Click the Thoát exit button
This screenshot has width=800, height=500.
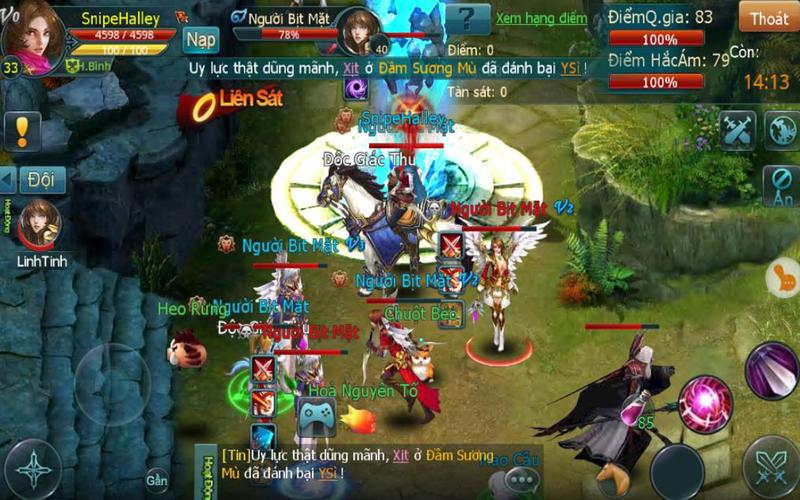768,17
